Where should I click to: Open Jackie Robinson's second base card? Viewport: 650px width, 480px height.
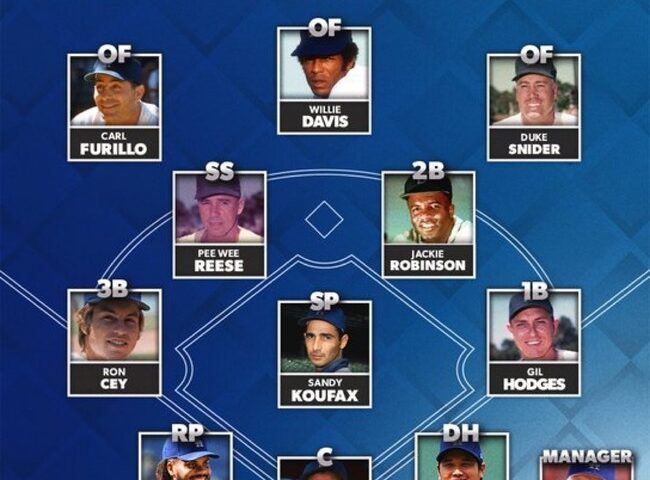tap(428, 225)
